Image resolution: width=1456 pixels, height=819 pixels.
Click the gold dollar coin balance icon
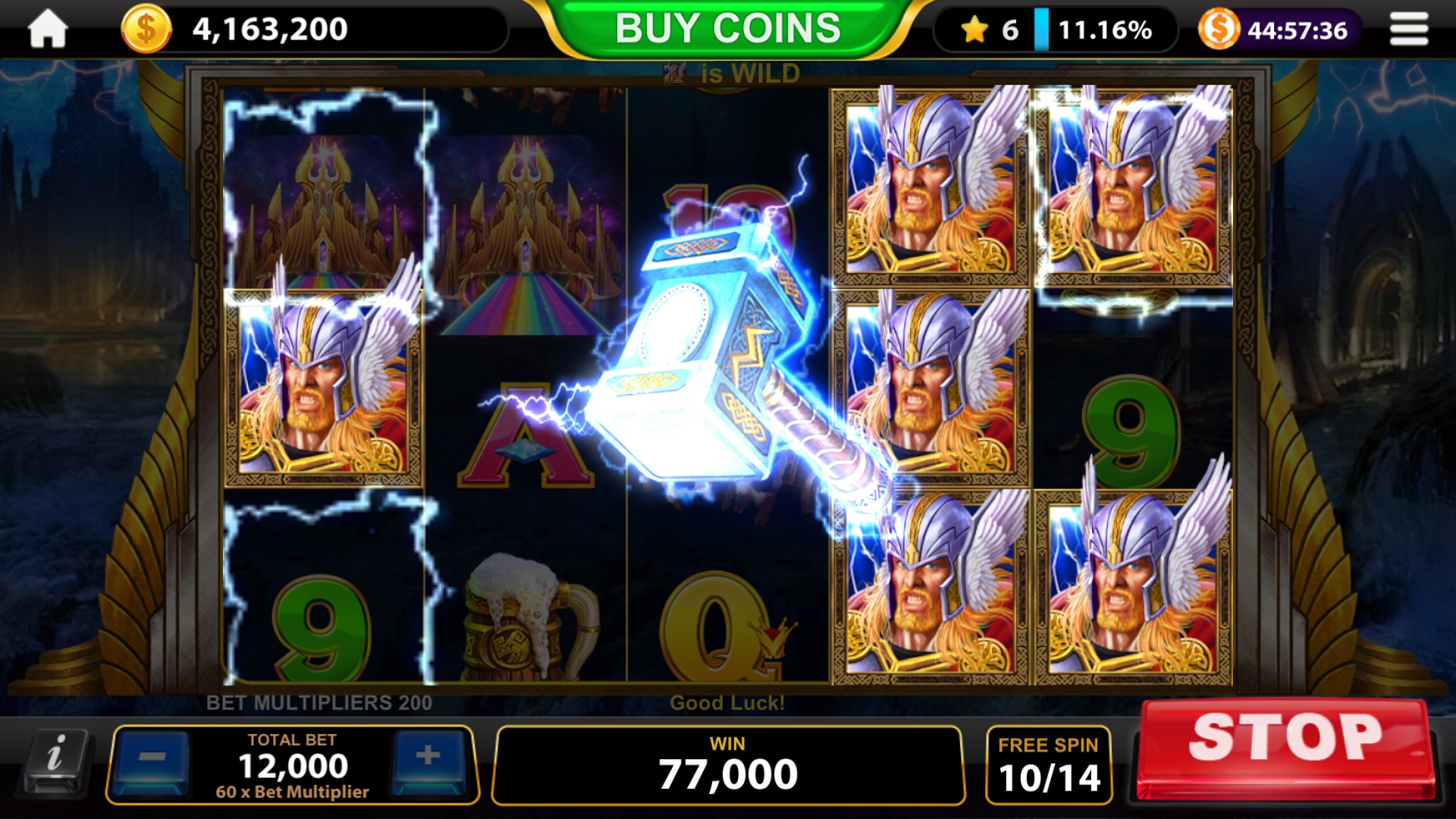pyautogui.click(x=146, y=28)
